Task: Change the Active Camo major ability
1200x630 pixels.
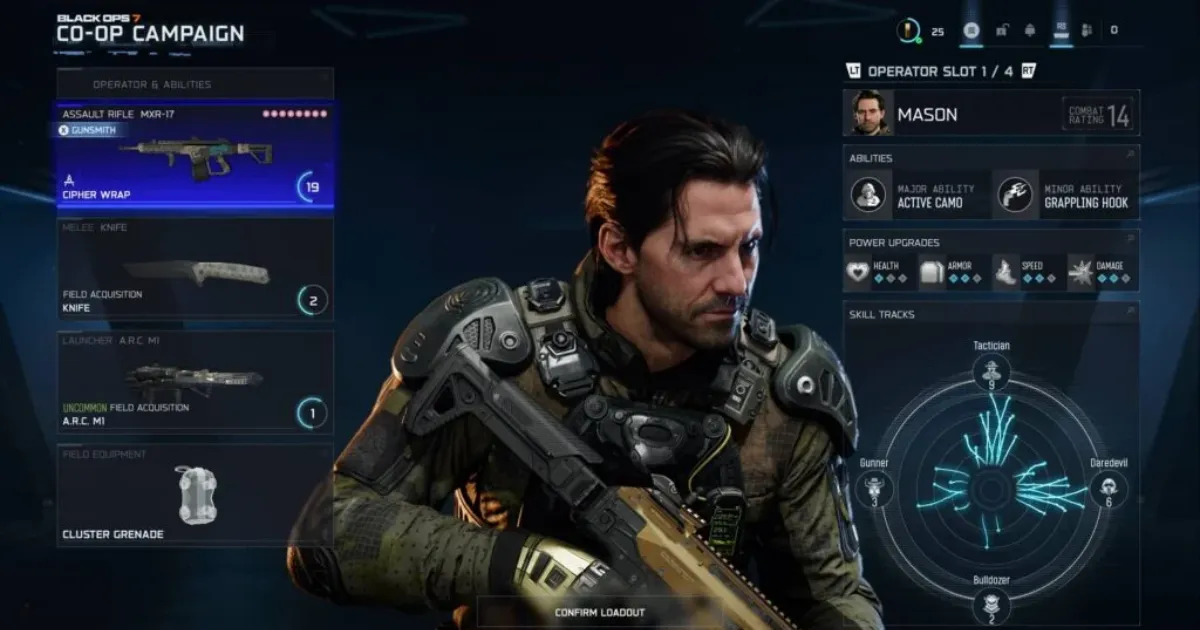Action: pos(915,194)
